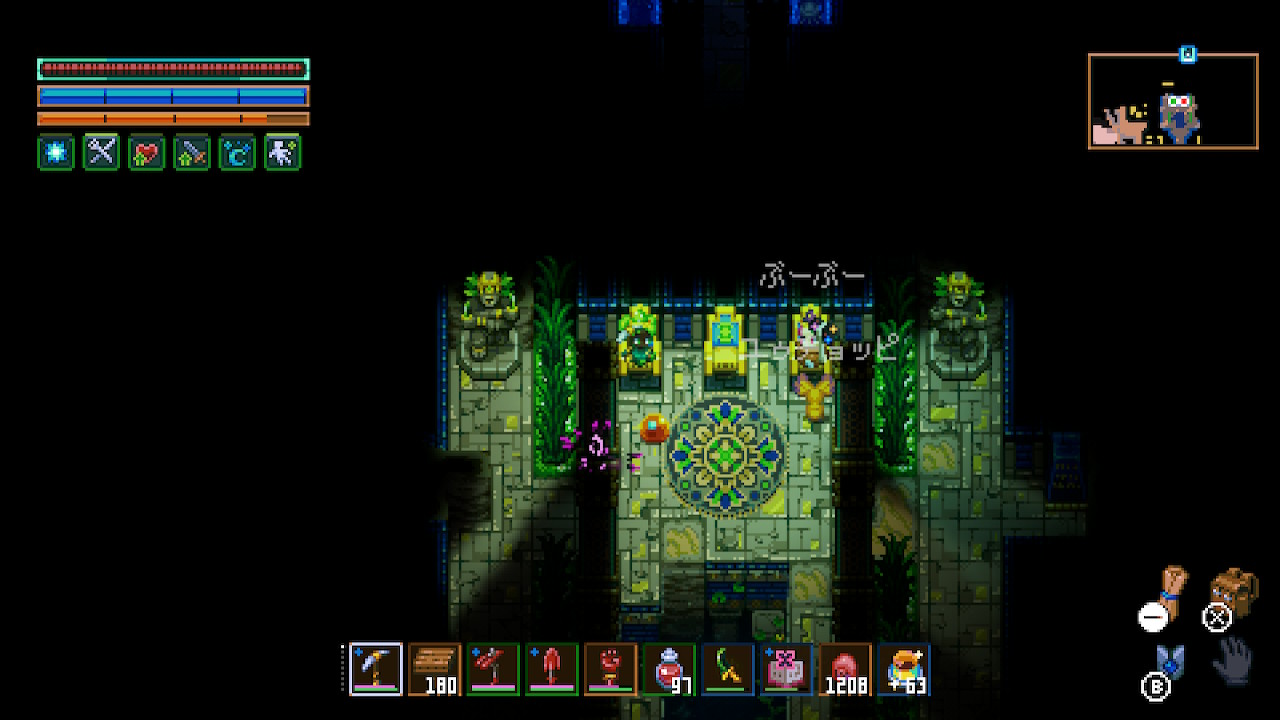The image size is (1280, 720).
Task: Select the pickaxe hotbar slot
Action: (376, 668)
